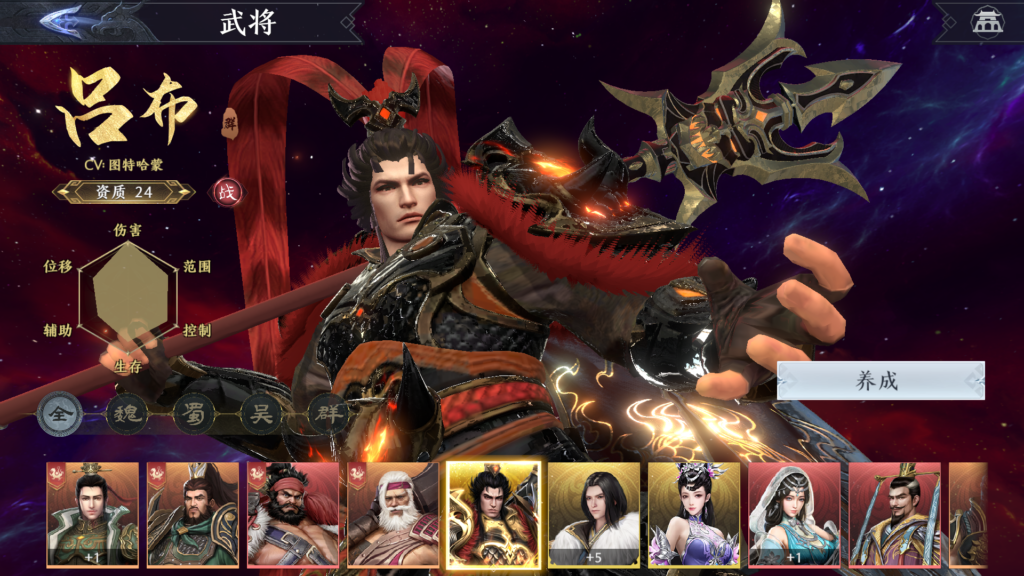Show the 吴 faction heroes
Viewport: 1024px width, 576px height.
(261, 414)
